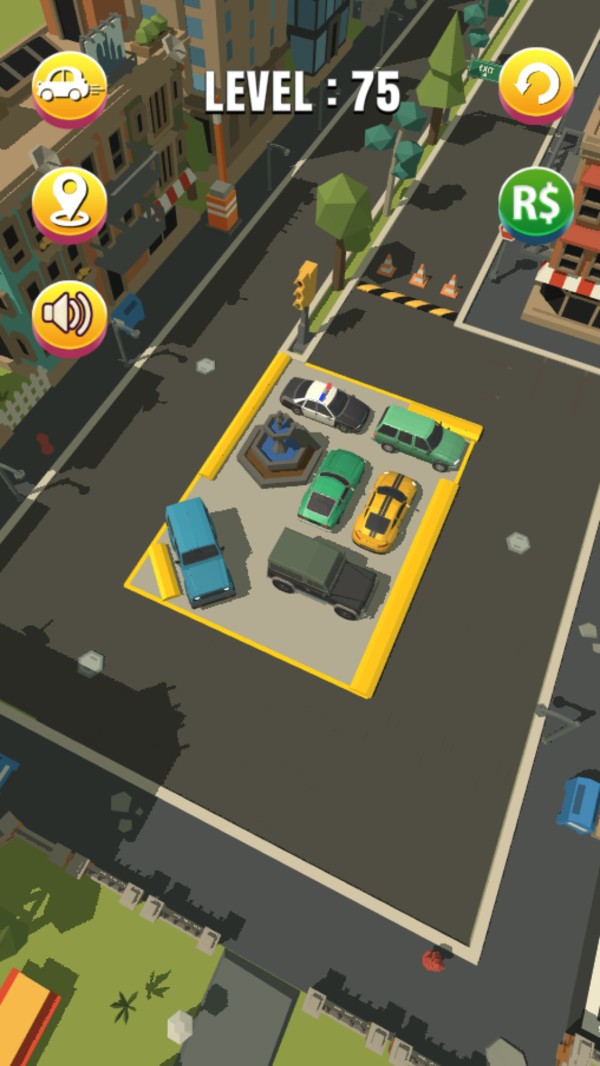Select the dark green jeep

[x=322, y=573]
